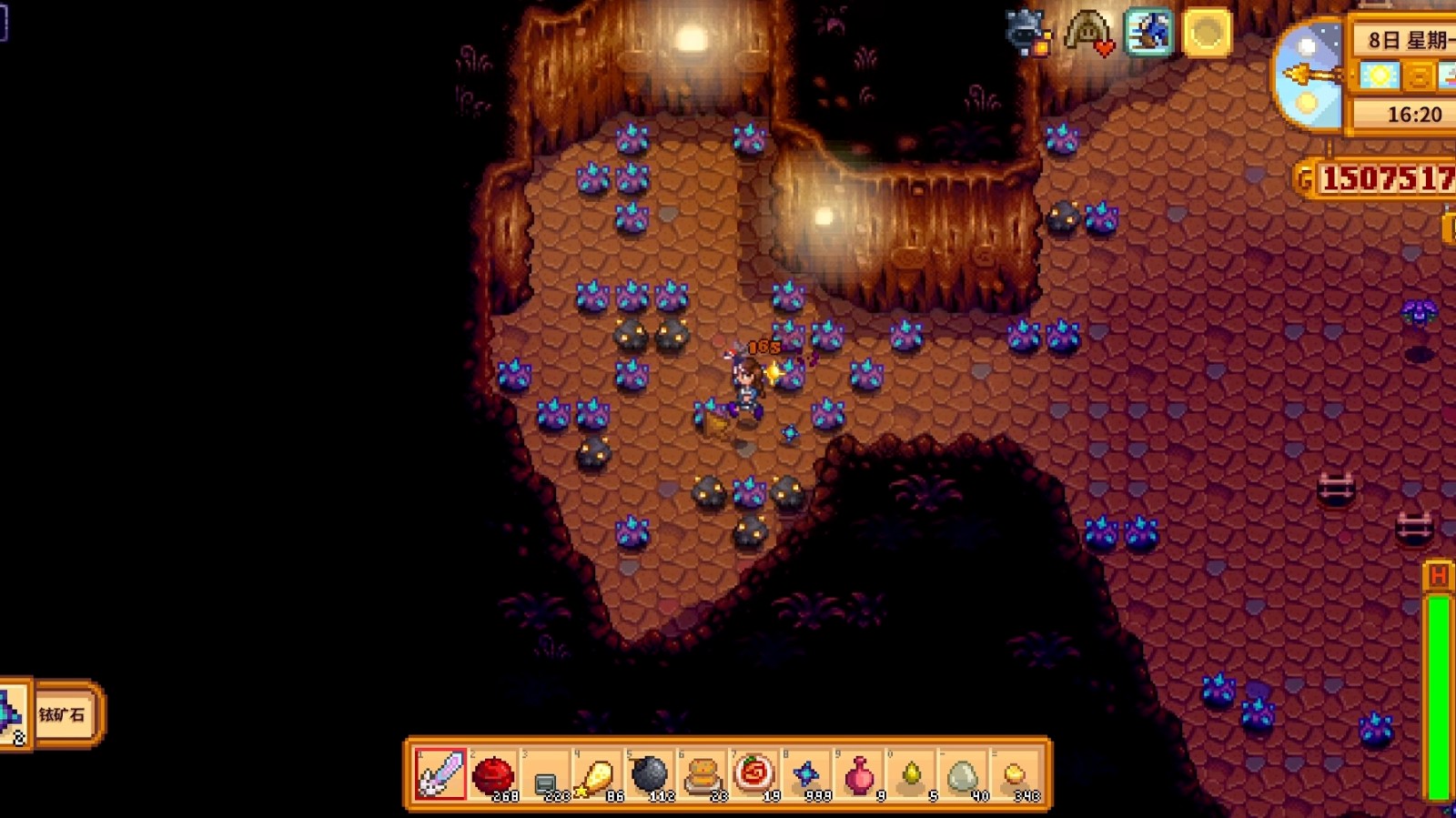Screen dimensions: 1456x818
Task: Choose the spicy red swirl dish
Action: [x=753, y=774]
